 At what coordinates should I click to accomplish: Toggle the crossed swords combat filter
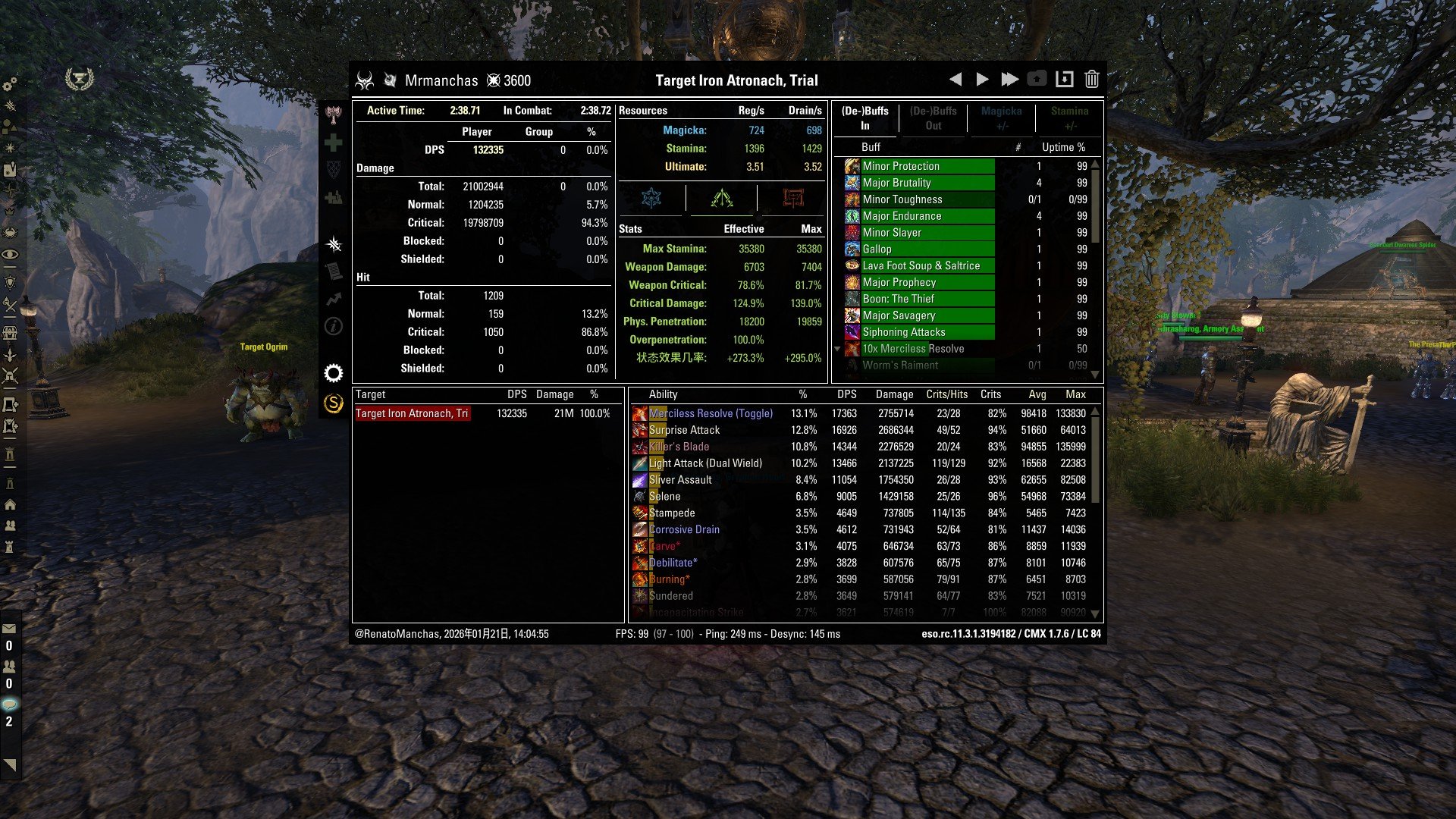334,244
